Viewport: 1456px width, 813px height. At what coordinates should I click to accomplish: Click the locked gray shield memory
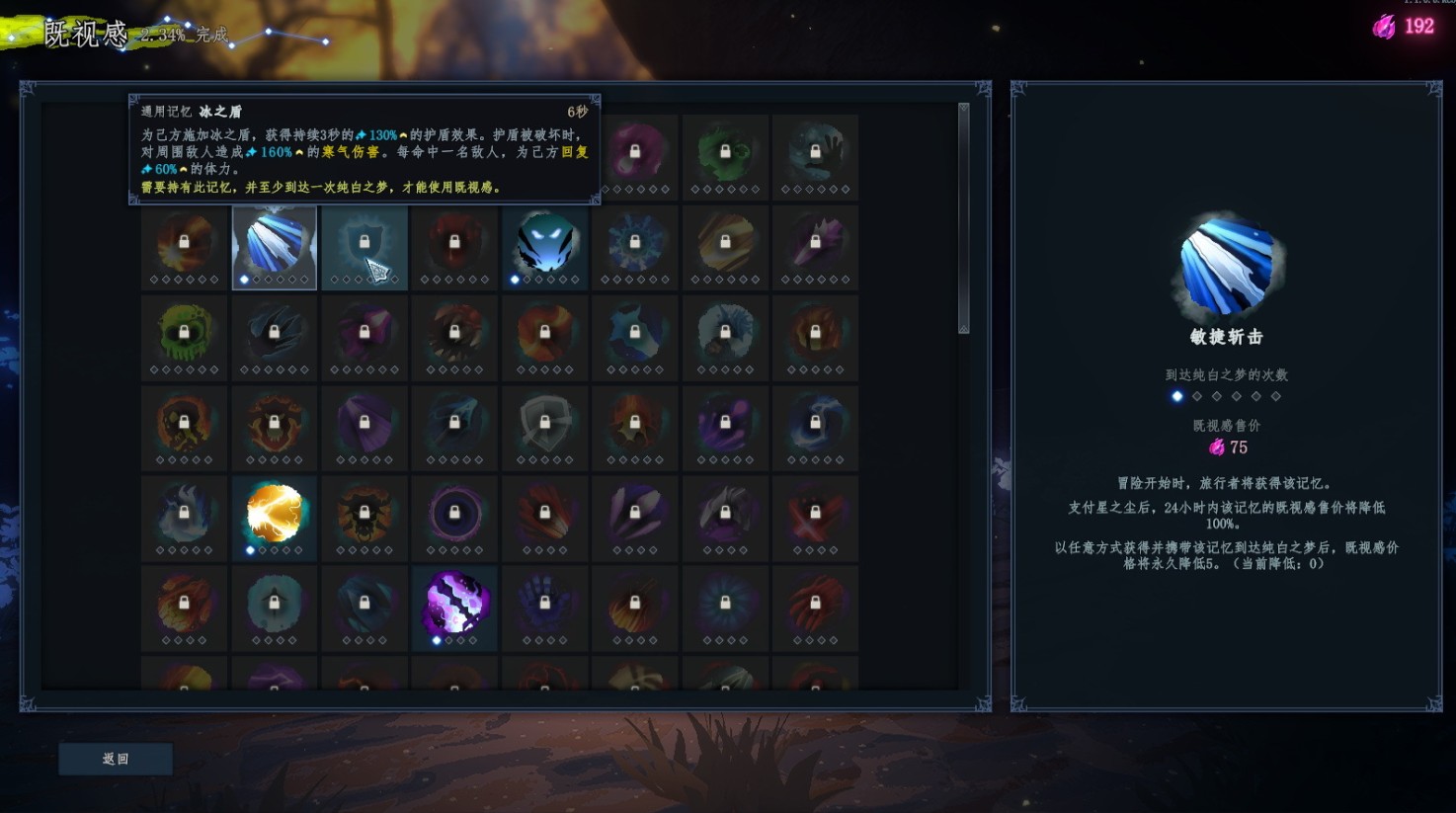point(545,426)
